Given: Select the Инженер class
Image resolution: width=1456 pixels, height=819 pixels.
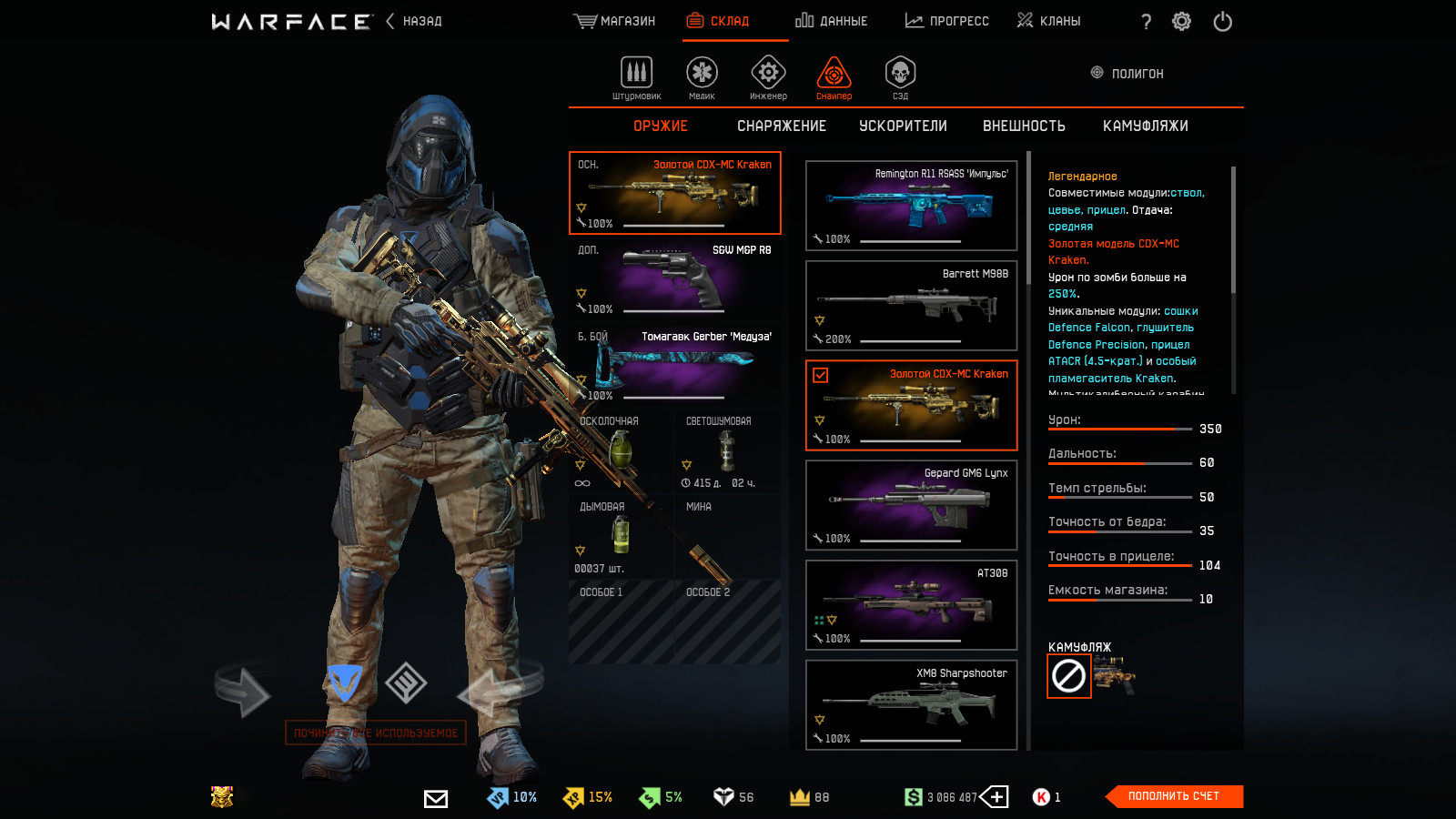Looking at the screenshot, I should pyautogui.click(x=768, y=76).
